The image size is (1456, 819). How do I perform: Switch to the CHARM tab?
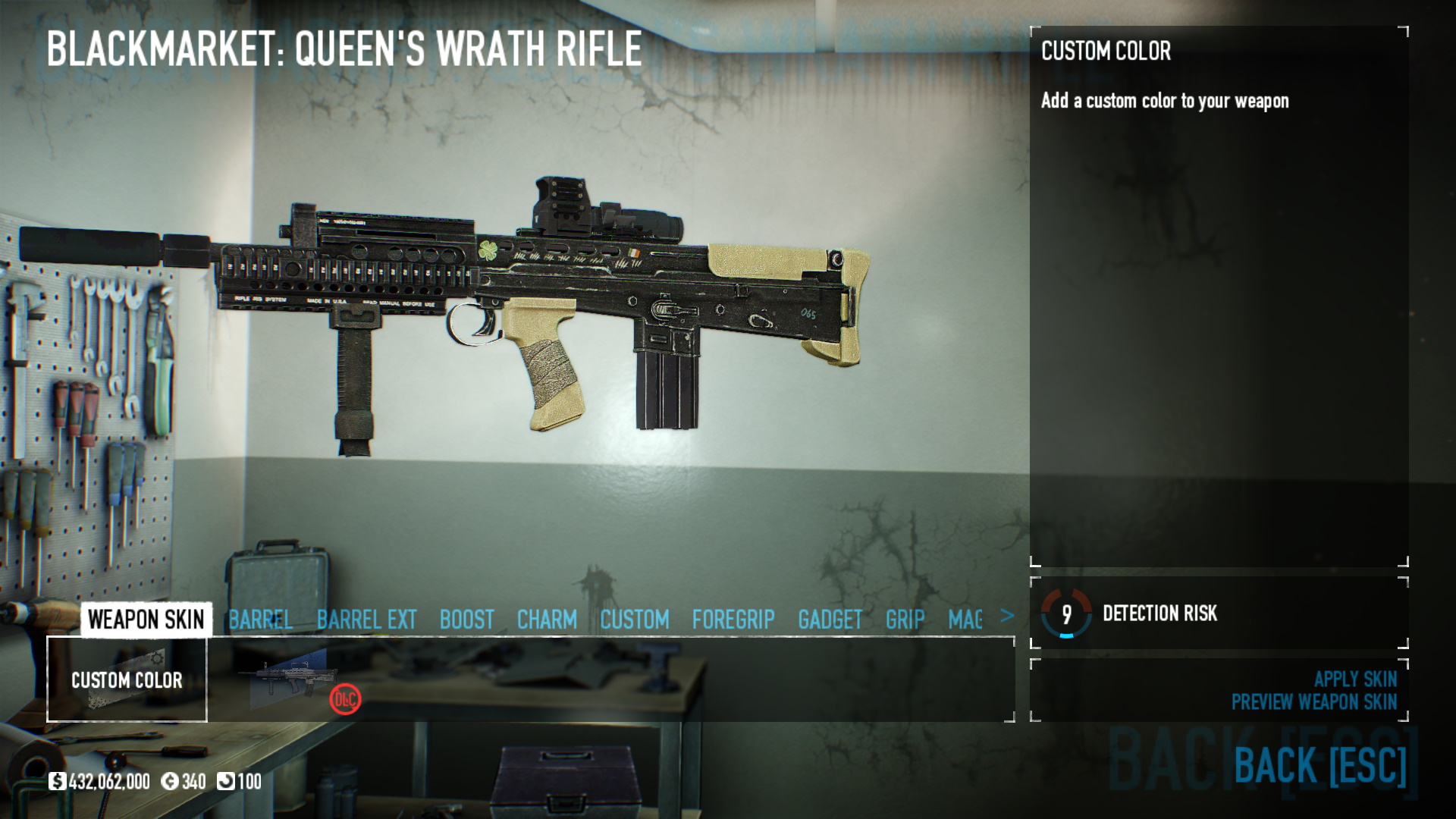tap(547, 620)
